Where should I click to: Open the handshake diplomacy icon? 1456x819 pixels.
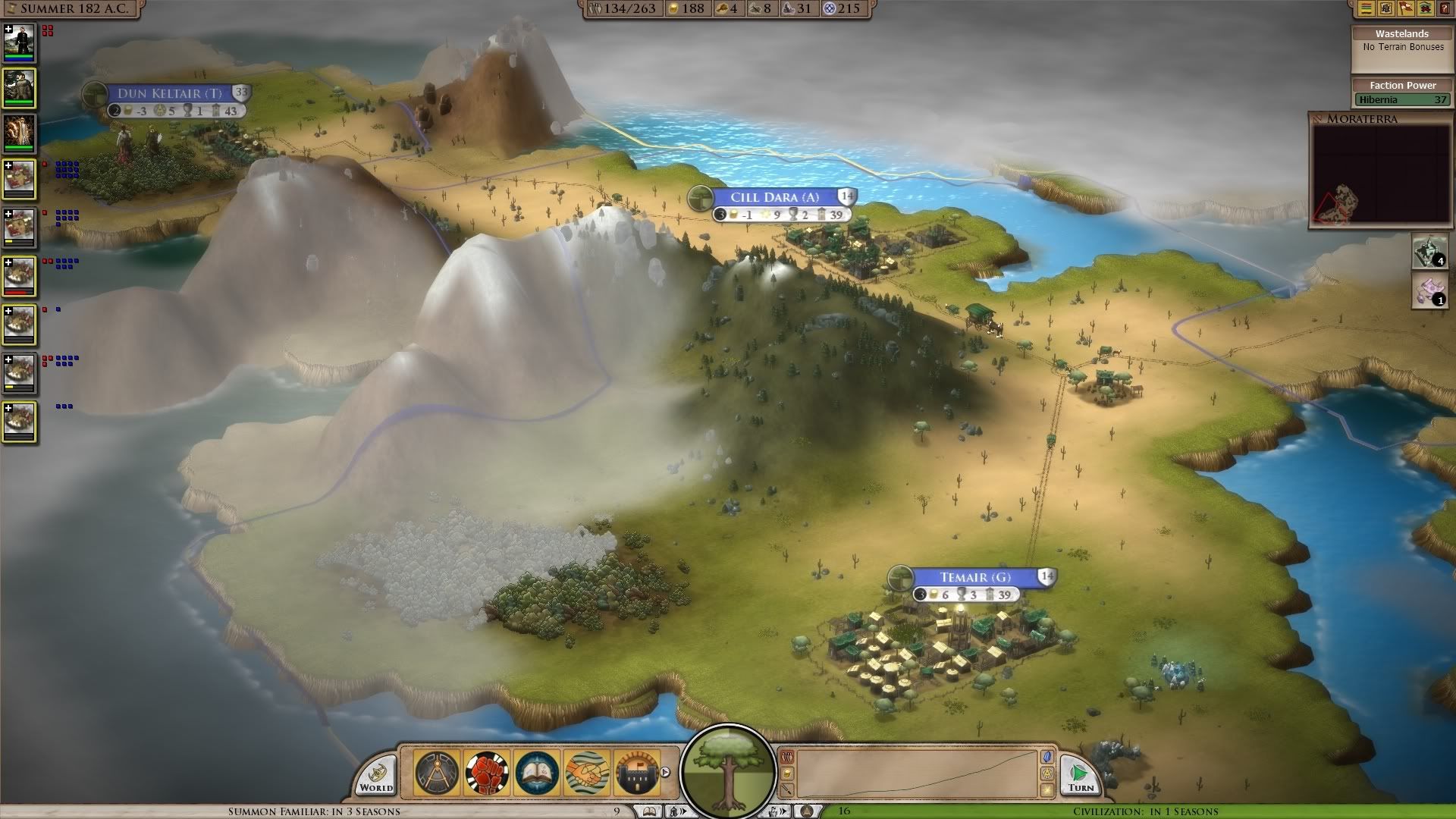pyautogui.click(x=587, y=773)
